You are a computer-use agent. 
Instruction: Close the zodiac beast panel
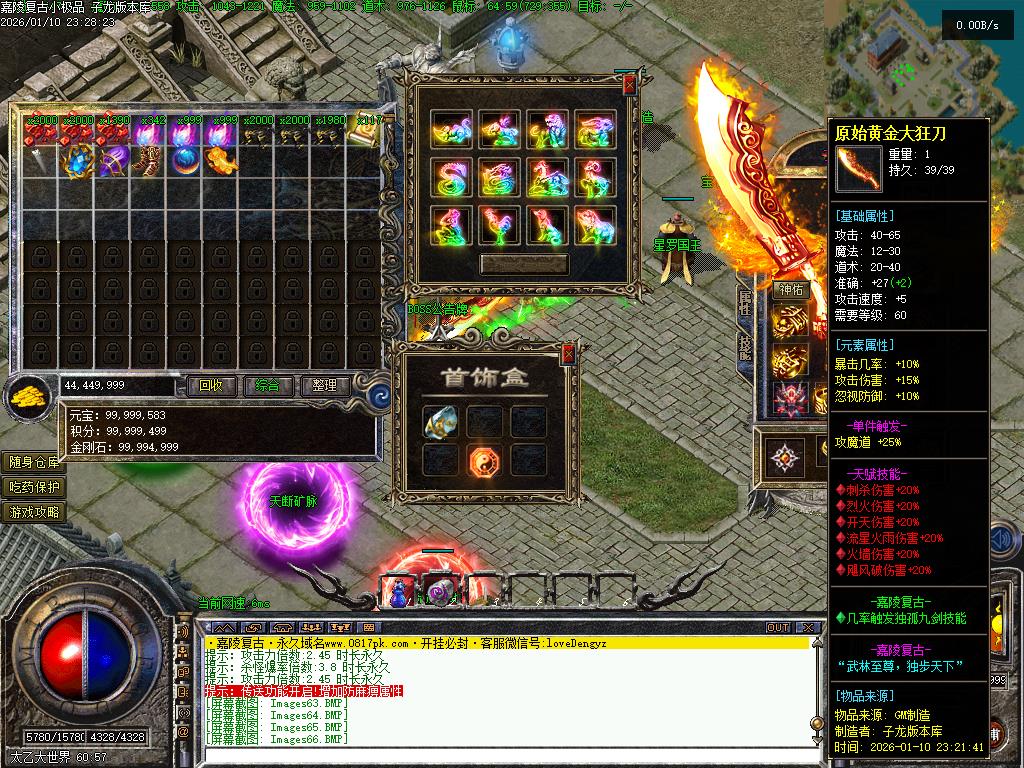628,87
